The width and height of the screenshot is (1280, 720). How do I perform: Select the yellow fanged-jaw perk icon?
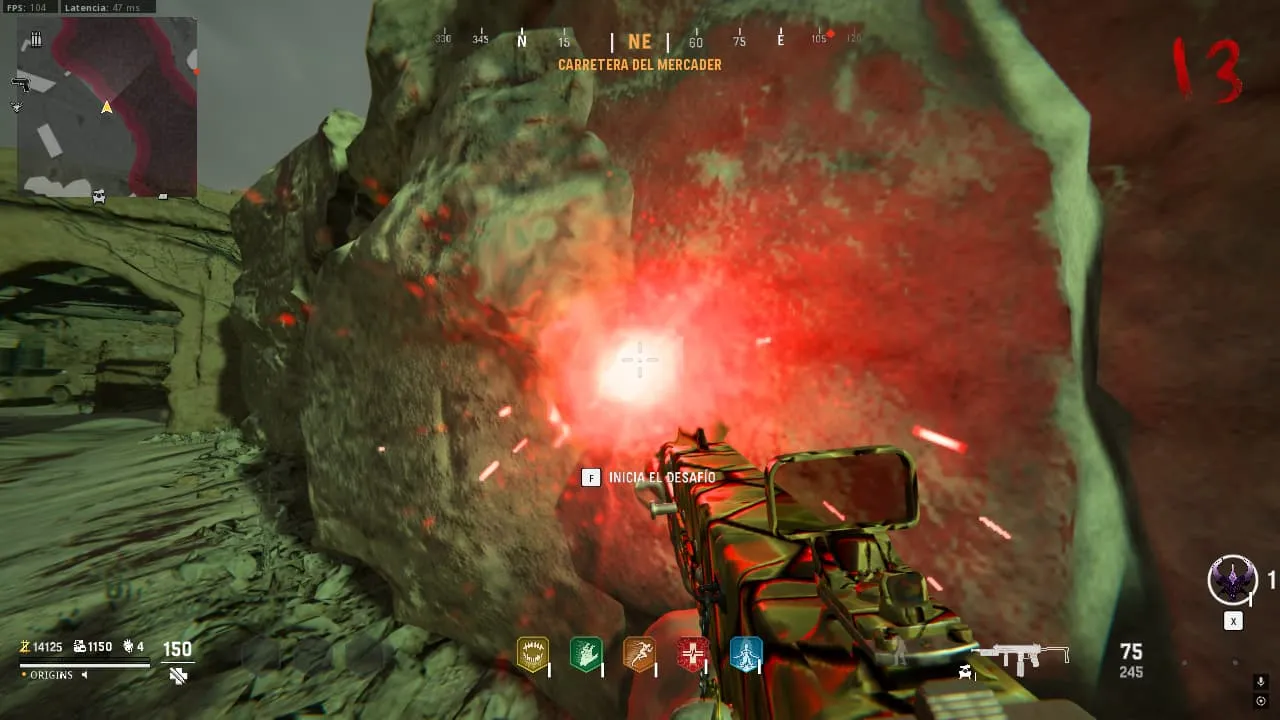[x=532, y=655]
